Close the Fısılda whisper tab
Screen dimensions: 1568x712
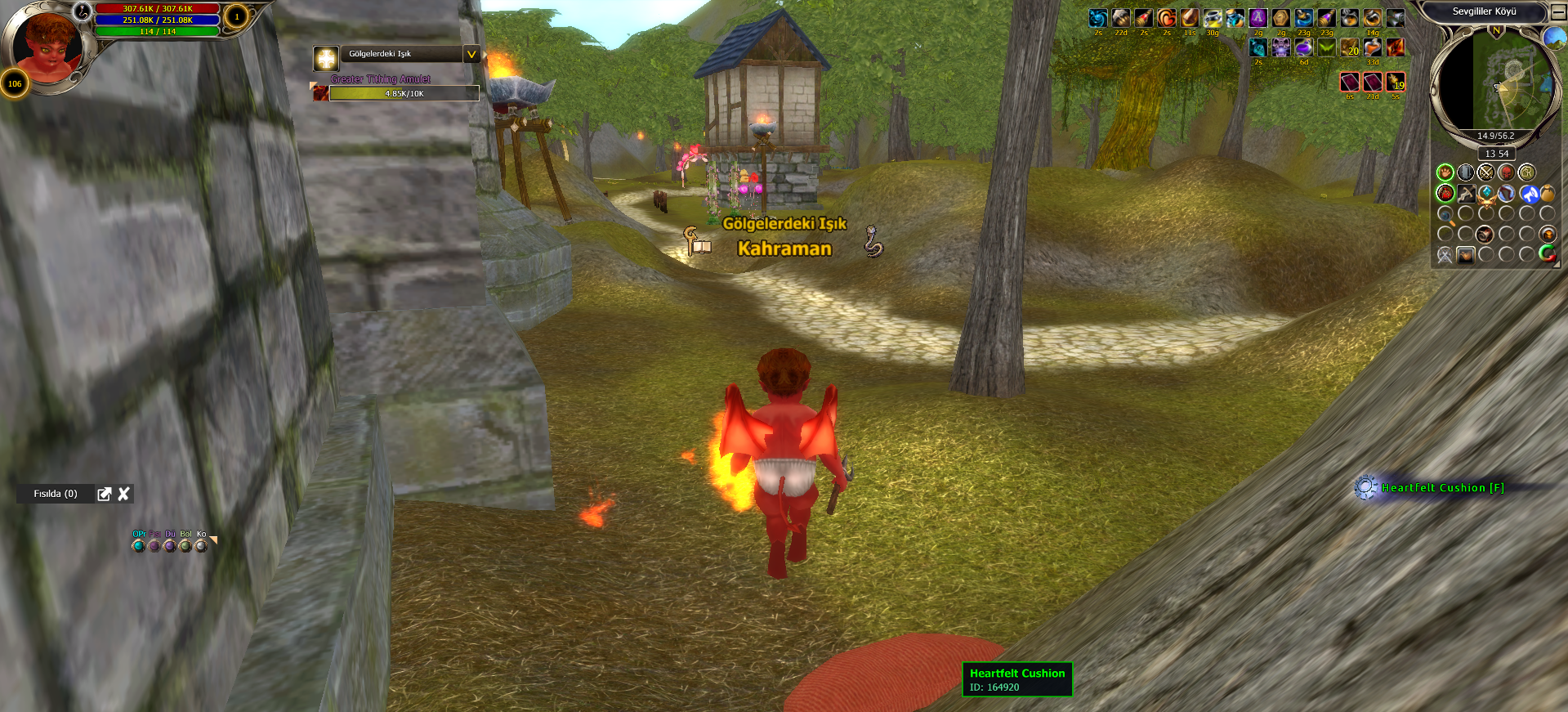(123, 494)
